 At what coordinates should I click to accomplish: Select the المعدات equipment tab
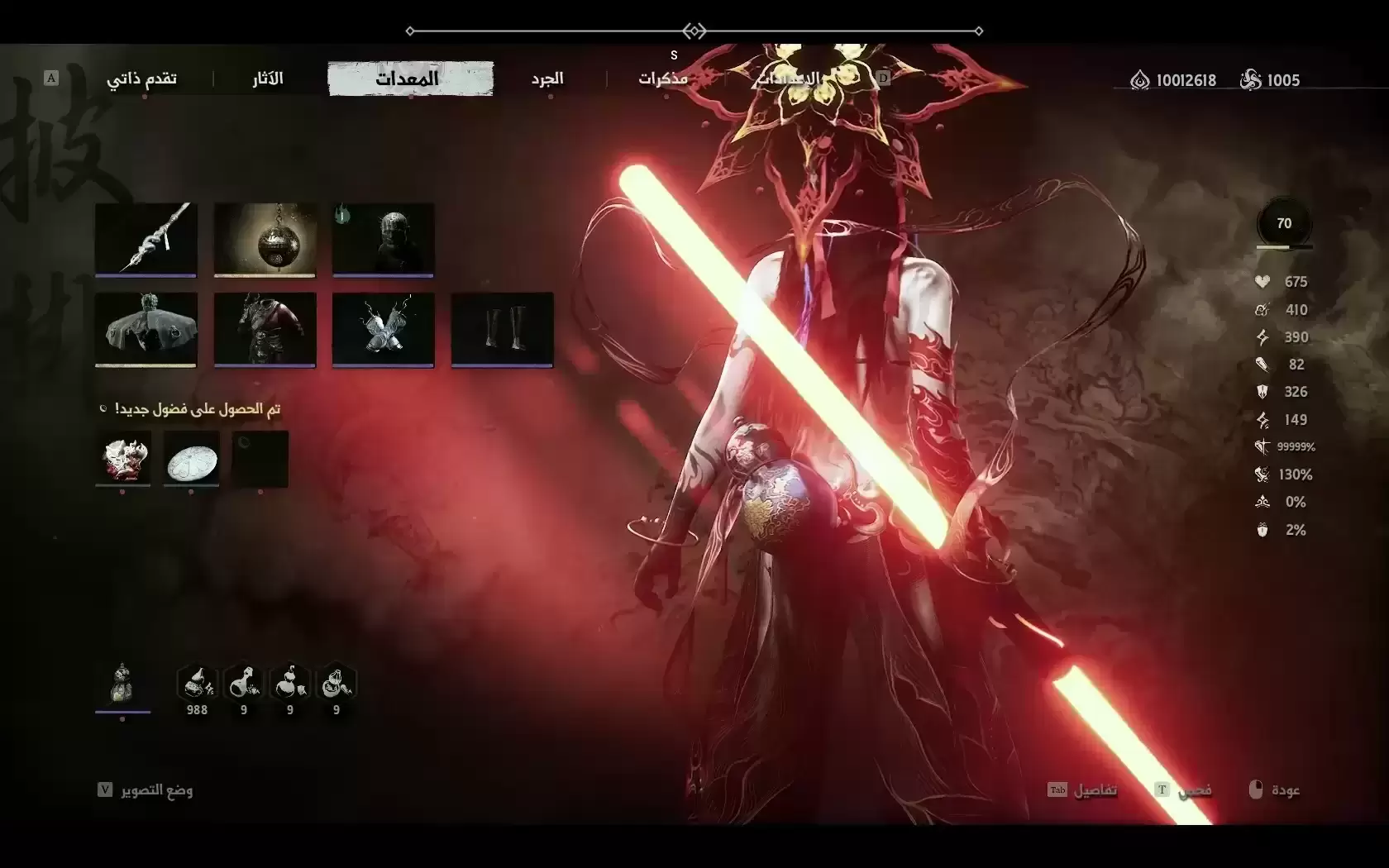[410, 79]
